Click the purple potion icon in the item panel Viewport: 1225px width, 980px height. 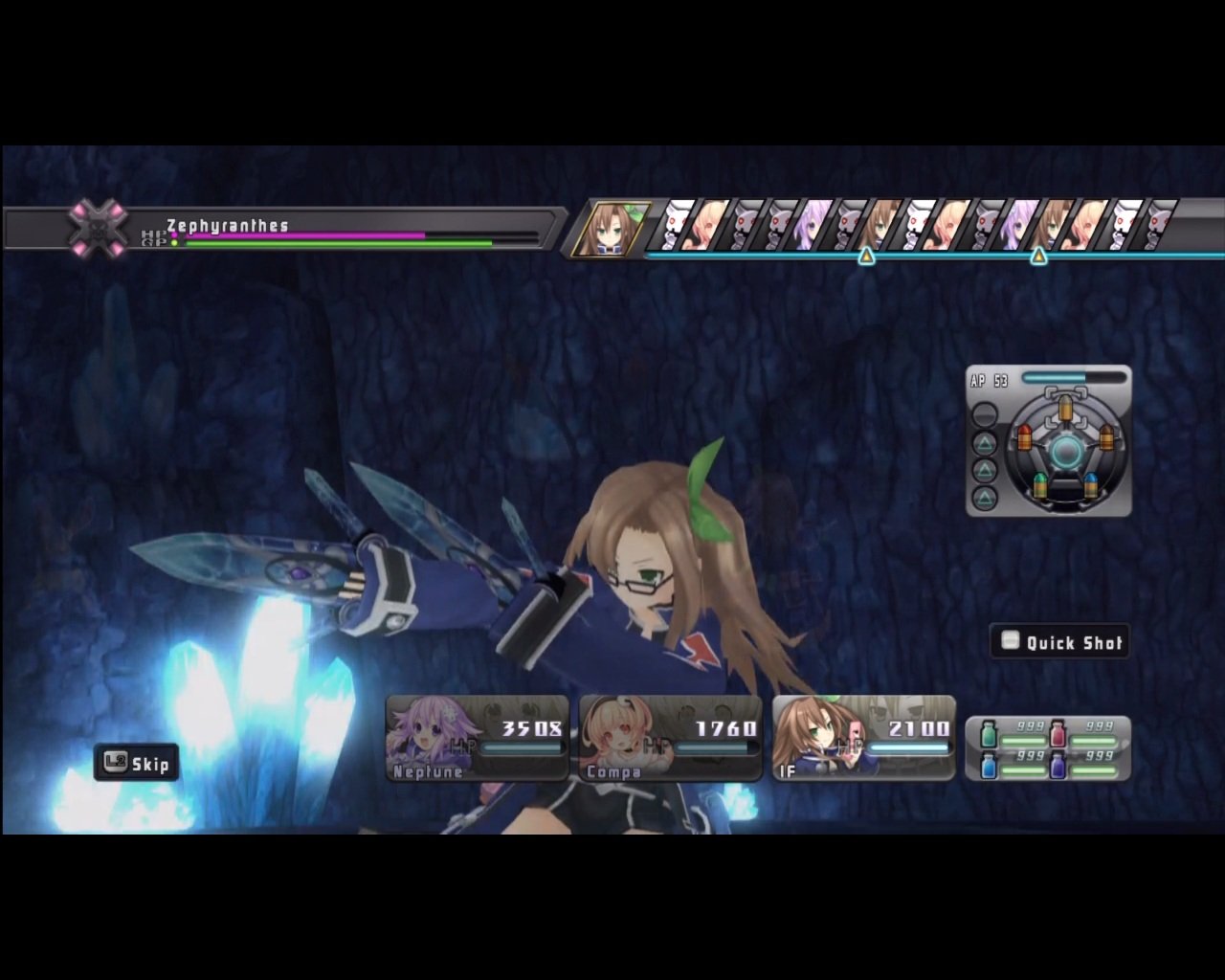click(x=1058, y=766)
